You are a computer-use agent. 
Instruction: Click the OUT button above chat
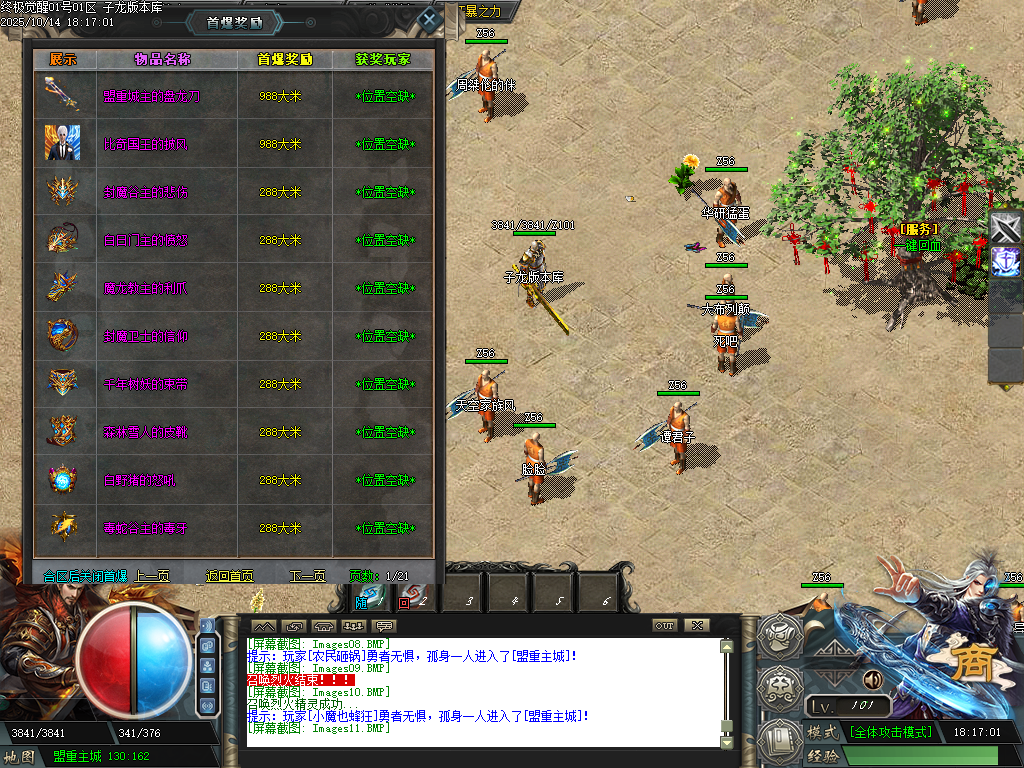tap(665, 625)
